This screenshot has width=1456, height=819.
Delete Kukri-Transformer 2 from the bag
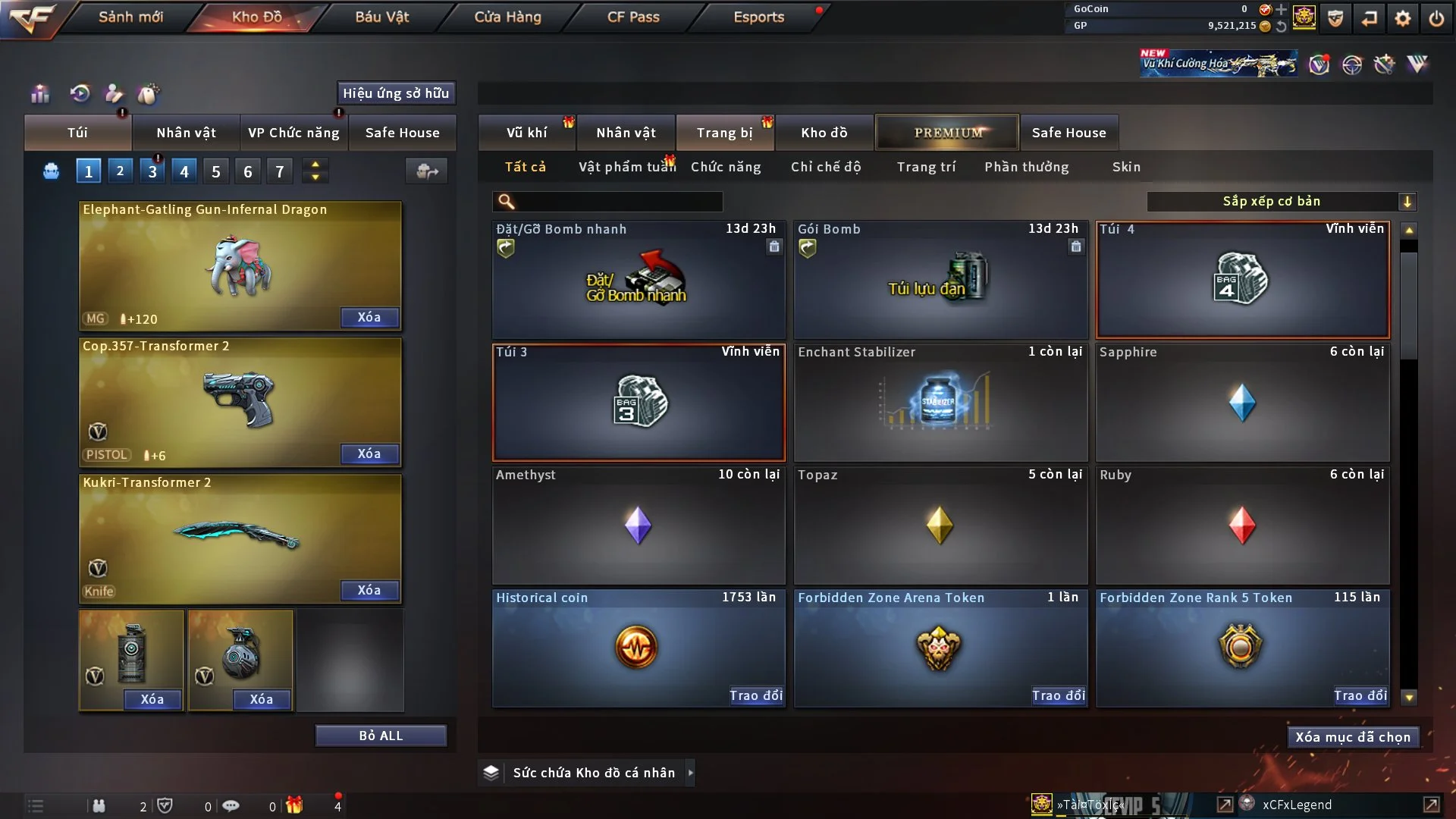(x=369, y=590)
